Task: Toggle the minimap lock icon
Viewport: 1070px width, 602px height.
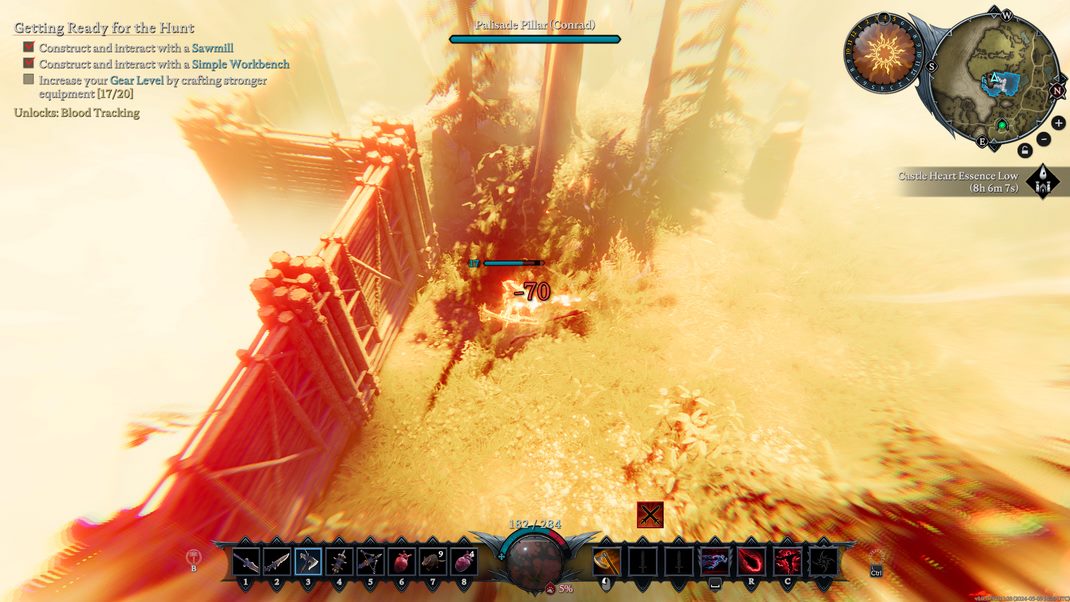Action: pos(1025,151)
